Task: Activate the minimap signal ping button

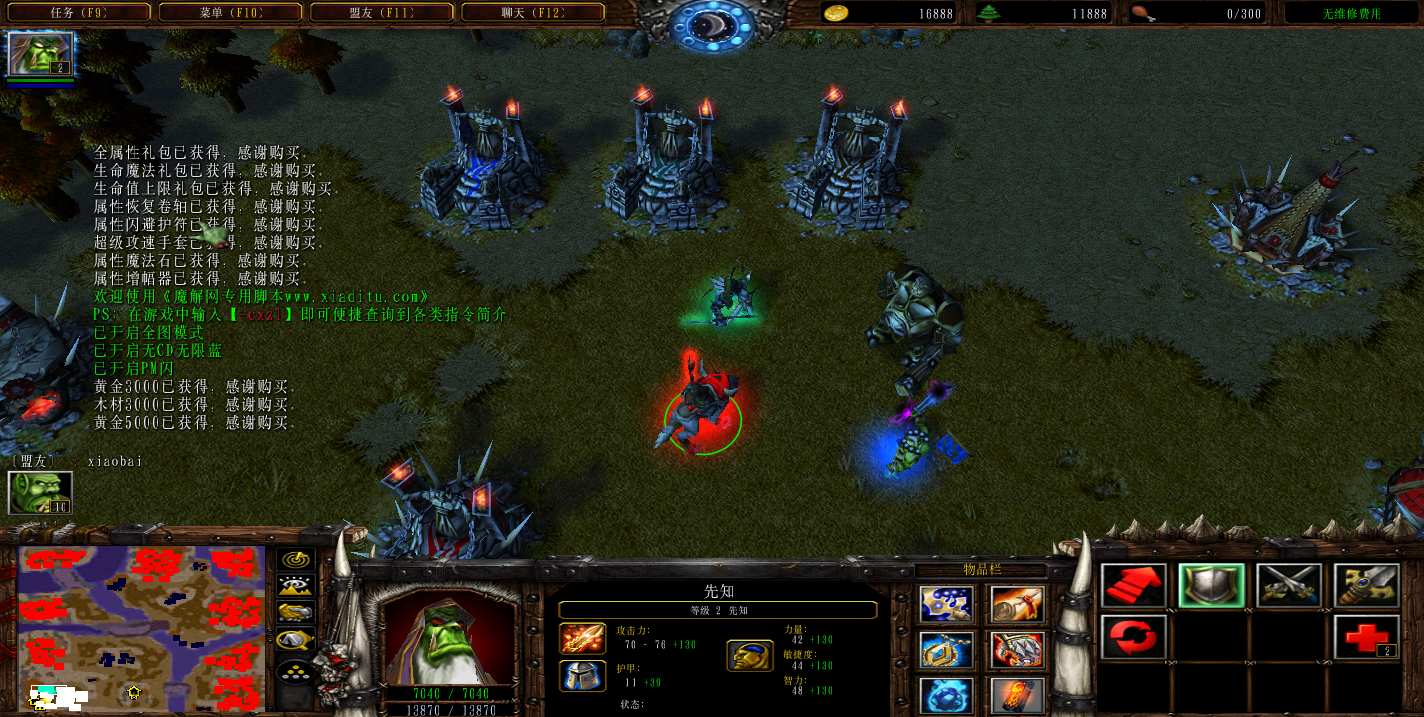Action: (x=296, y=561)
